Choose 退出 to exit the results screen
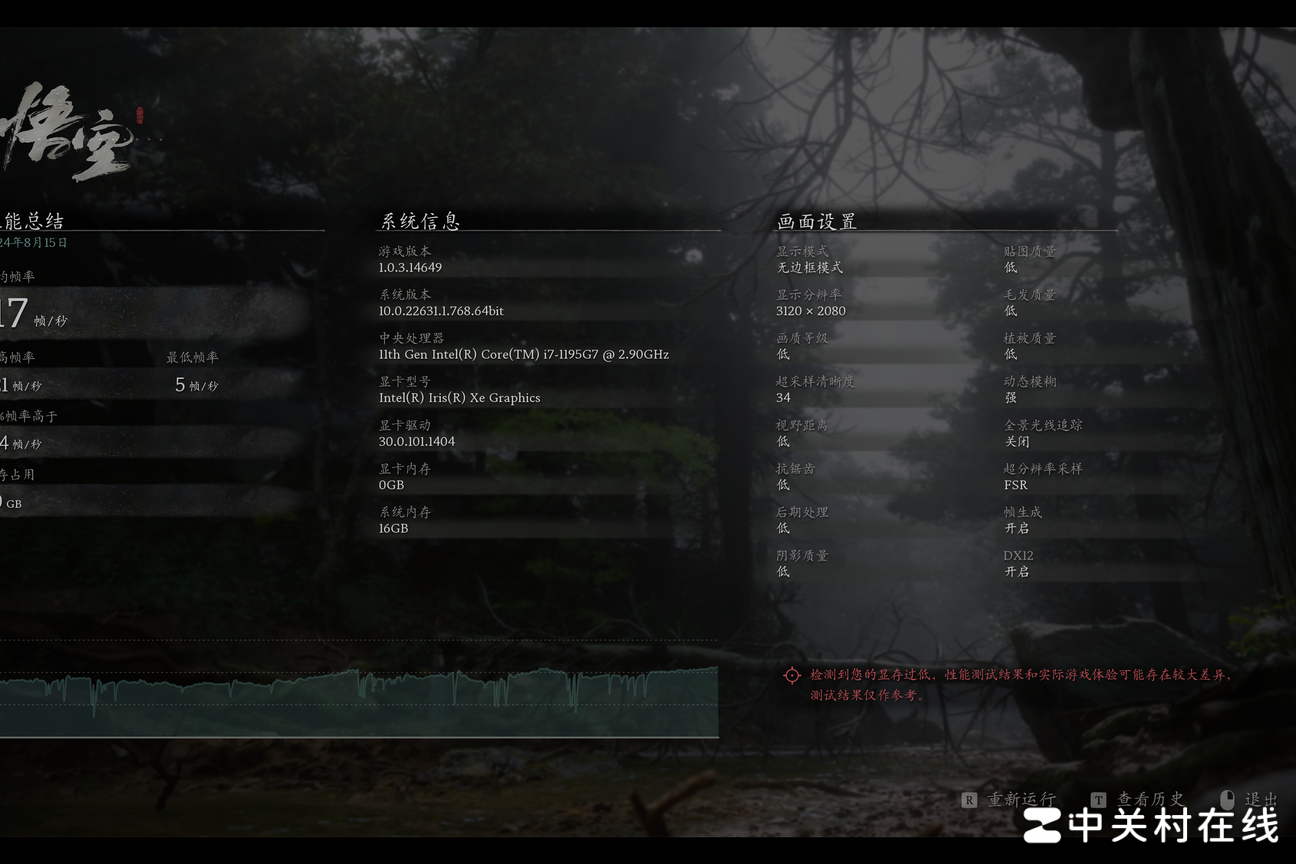 [1259, 799]
